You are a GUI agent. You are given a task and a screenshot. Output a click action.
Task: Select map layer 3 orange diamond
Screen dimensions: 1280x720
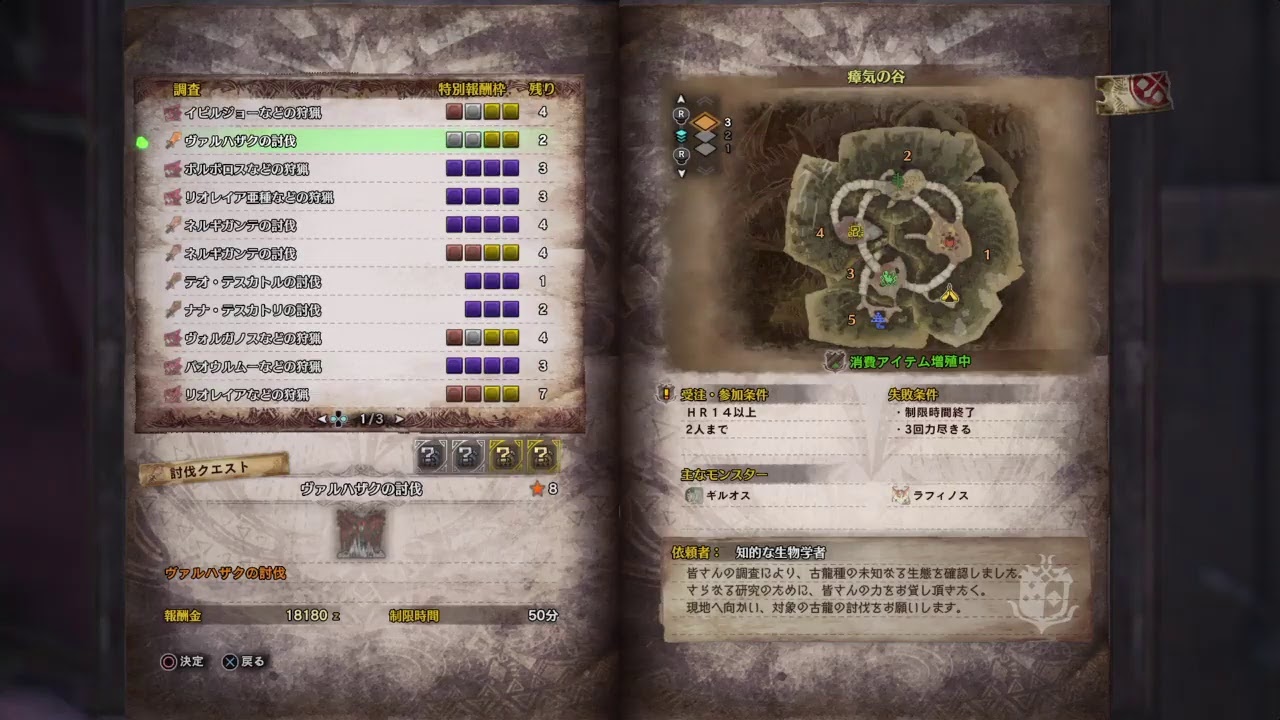coord(706,121)
